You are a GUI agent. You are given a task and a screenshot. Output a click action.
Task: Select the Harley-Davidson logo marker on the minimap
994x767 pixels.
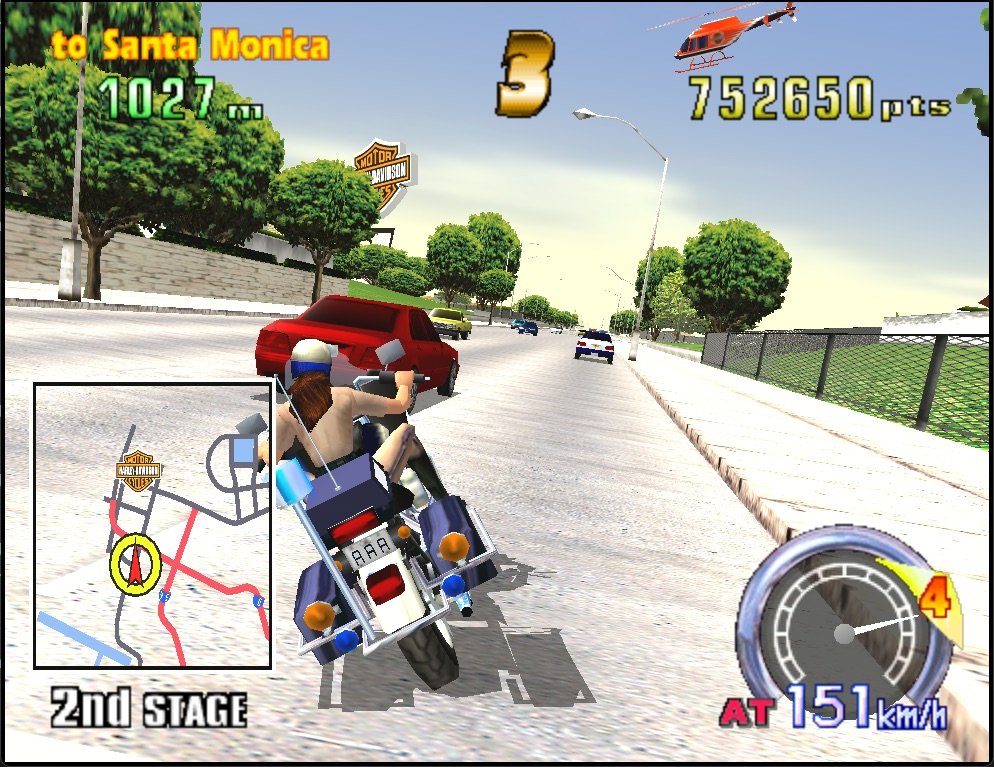[139, 471]
